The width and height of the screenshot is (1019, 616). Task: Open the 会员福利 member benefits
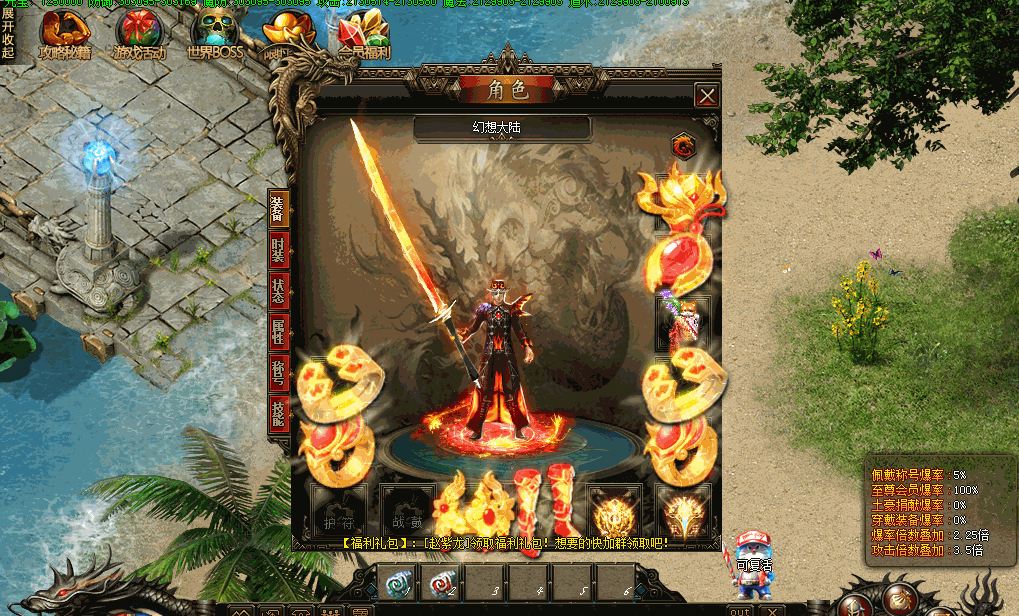tap(363, 34)
